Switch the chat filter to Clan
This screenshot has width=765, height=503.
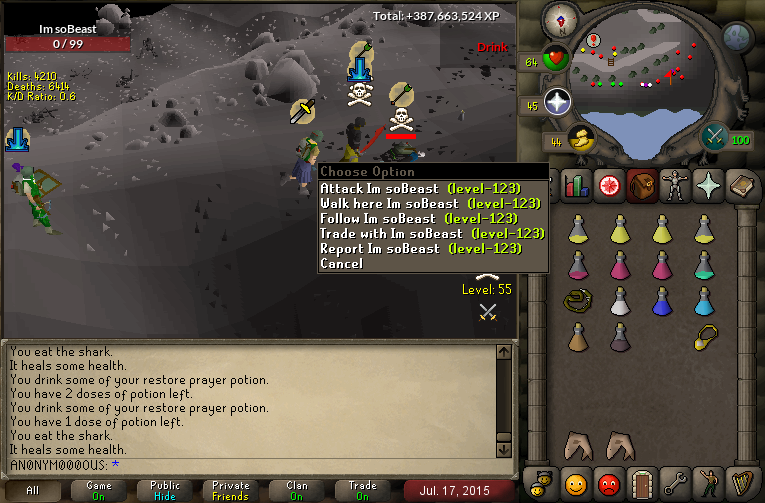pyautogui.click(x=297, y=490)
